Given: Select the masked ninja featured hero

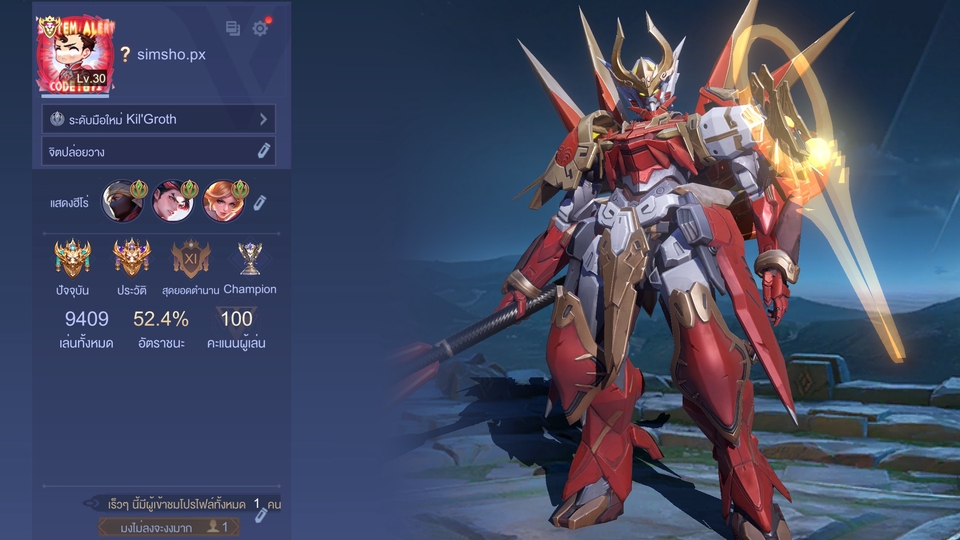Looking at the screenshot, I should pyautogui.click(x=123, y=201).
